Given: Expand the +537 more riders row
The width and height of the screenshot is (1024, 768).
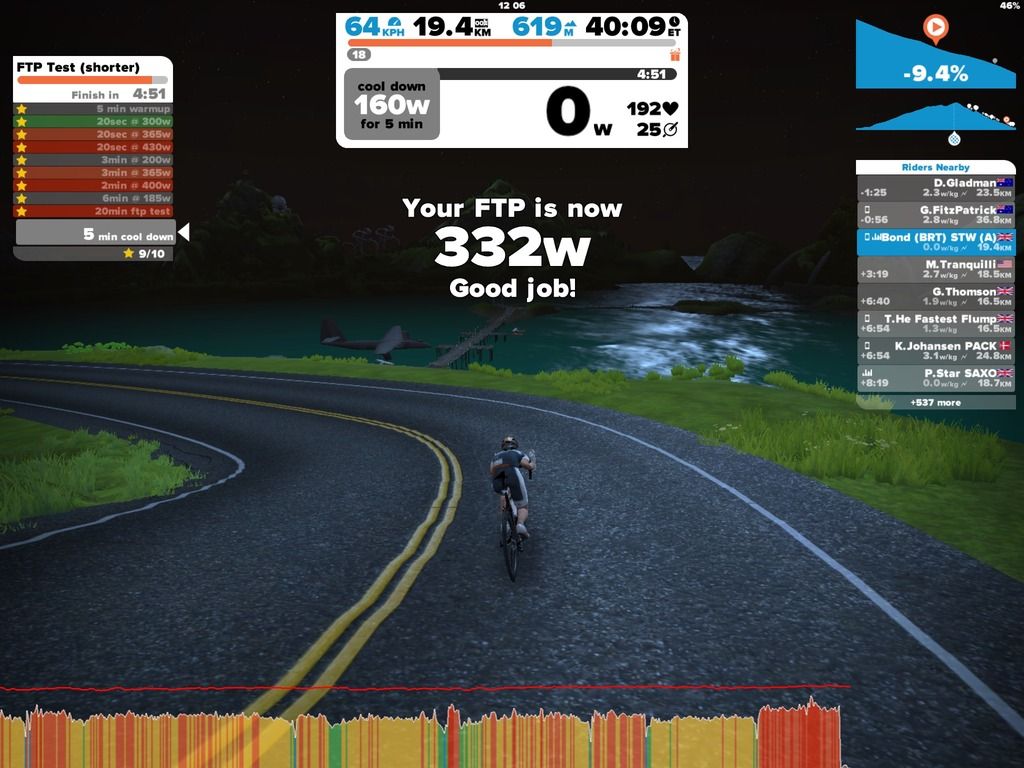Looking at the screenshot, I should coord(935,402).
